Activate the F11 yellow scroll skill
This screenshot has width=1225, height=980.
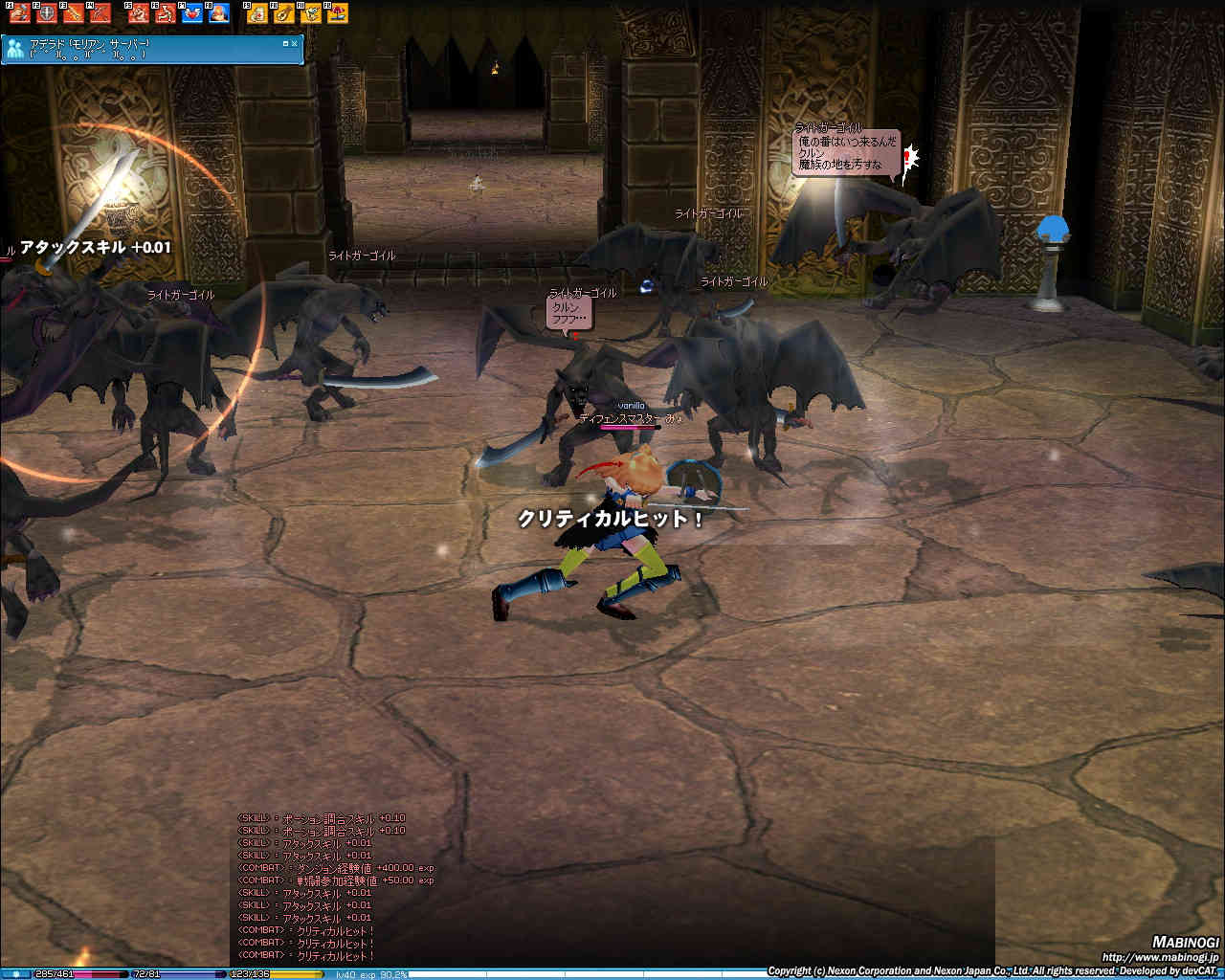pos(310,13)
